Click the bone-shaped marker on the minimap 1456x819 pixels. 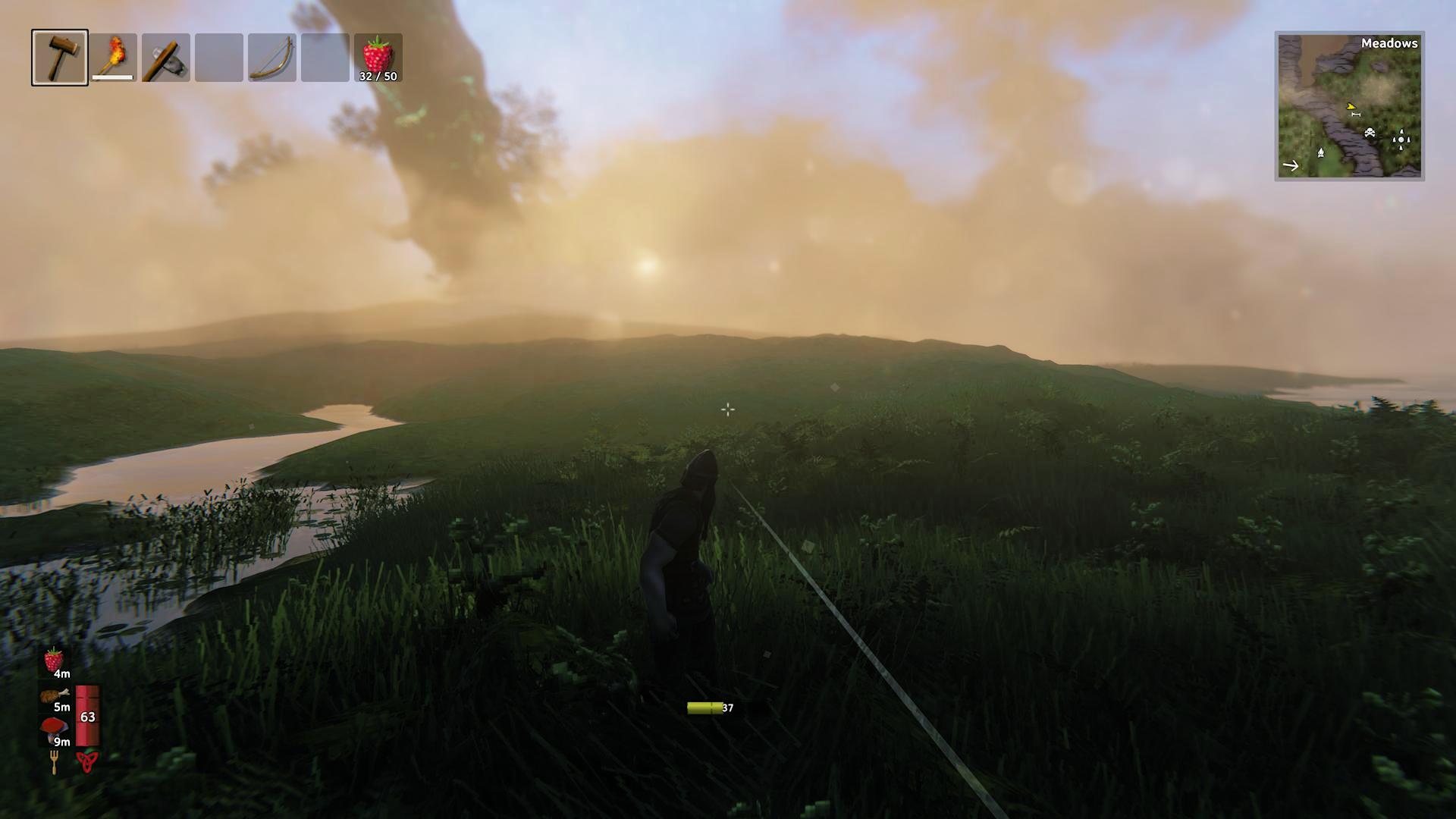(x=1356, y=115)
